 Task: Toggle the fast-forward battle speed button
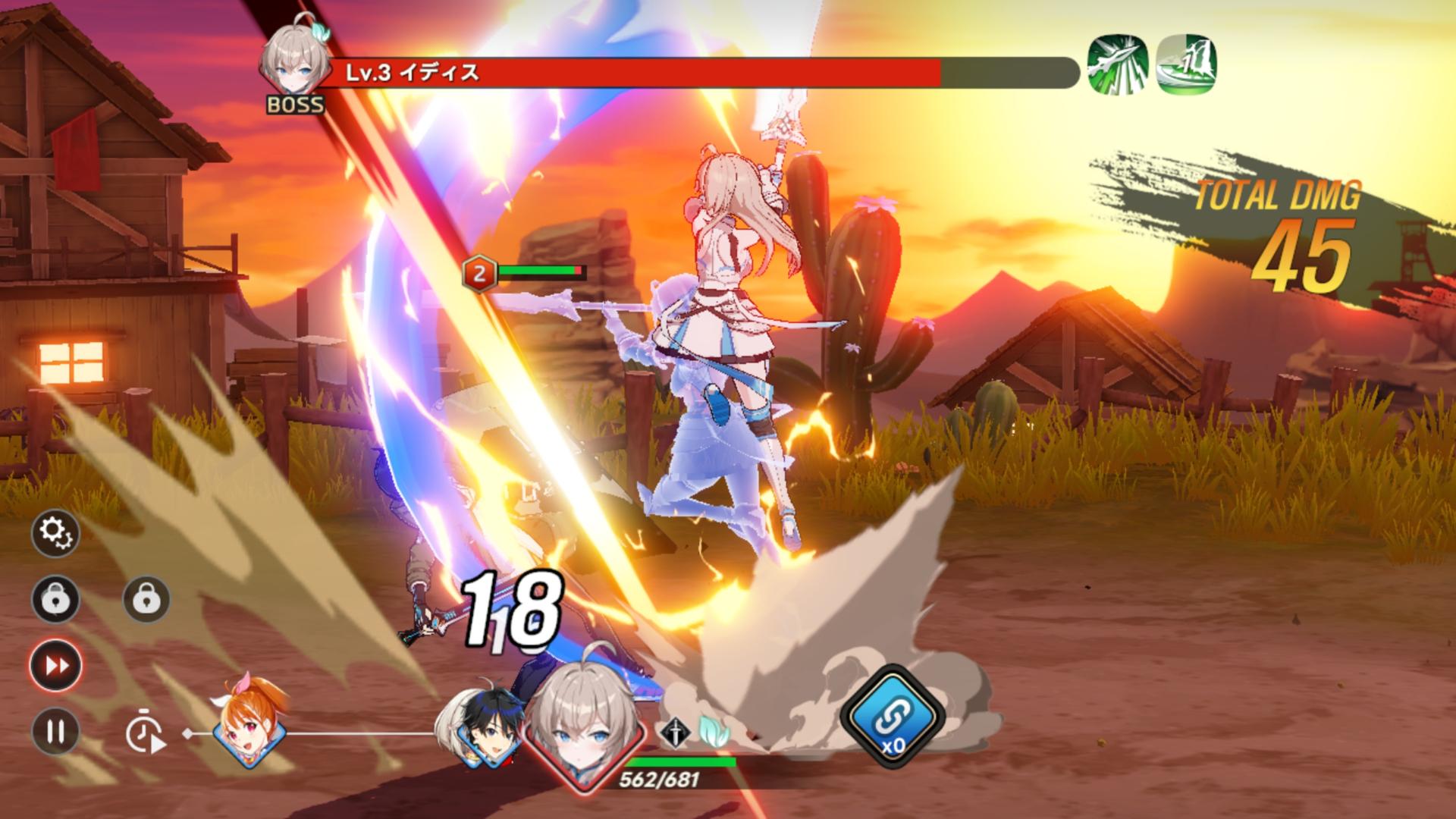(55, 666)
